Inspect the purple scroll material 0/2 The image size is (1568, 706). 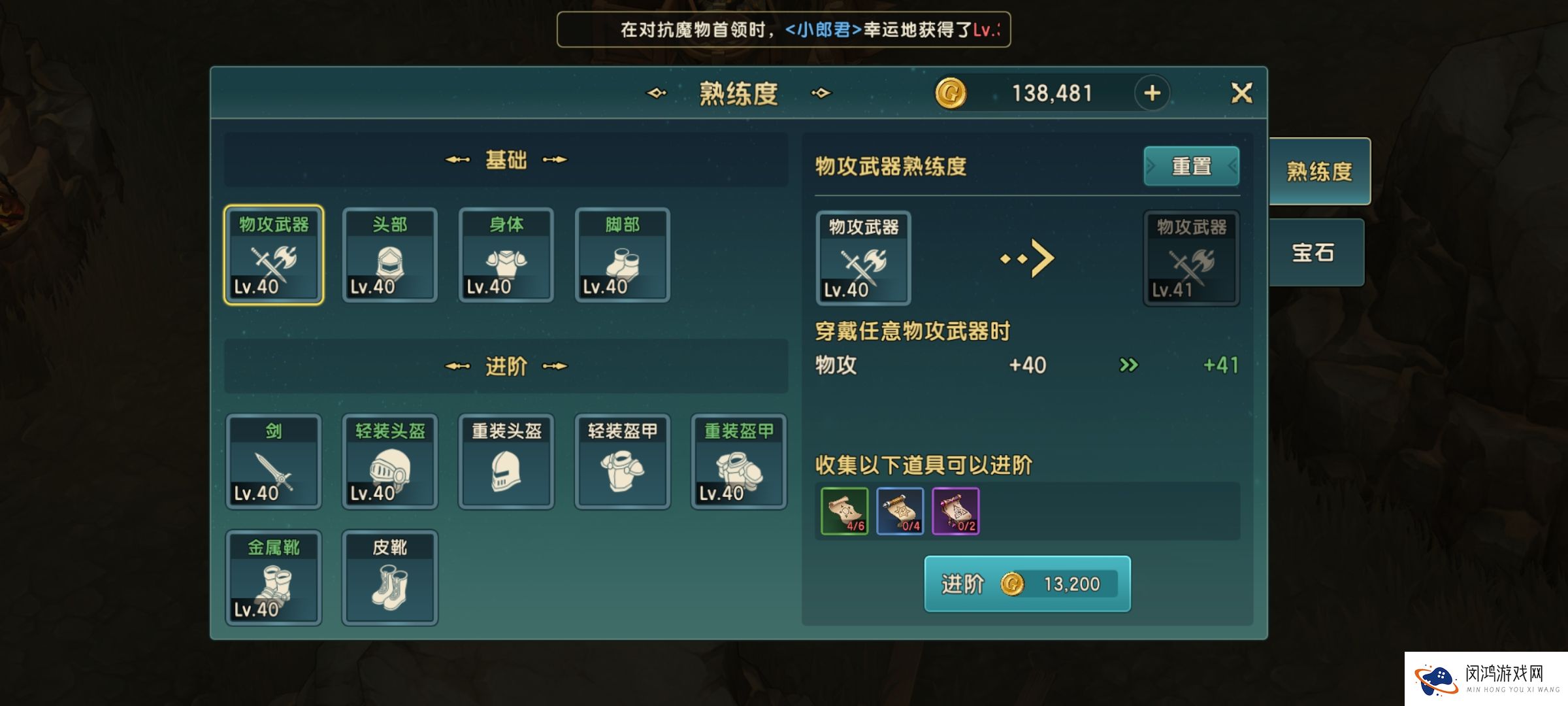click(955, 511)
